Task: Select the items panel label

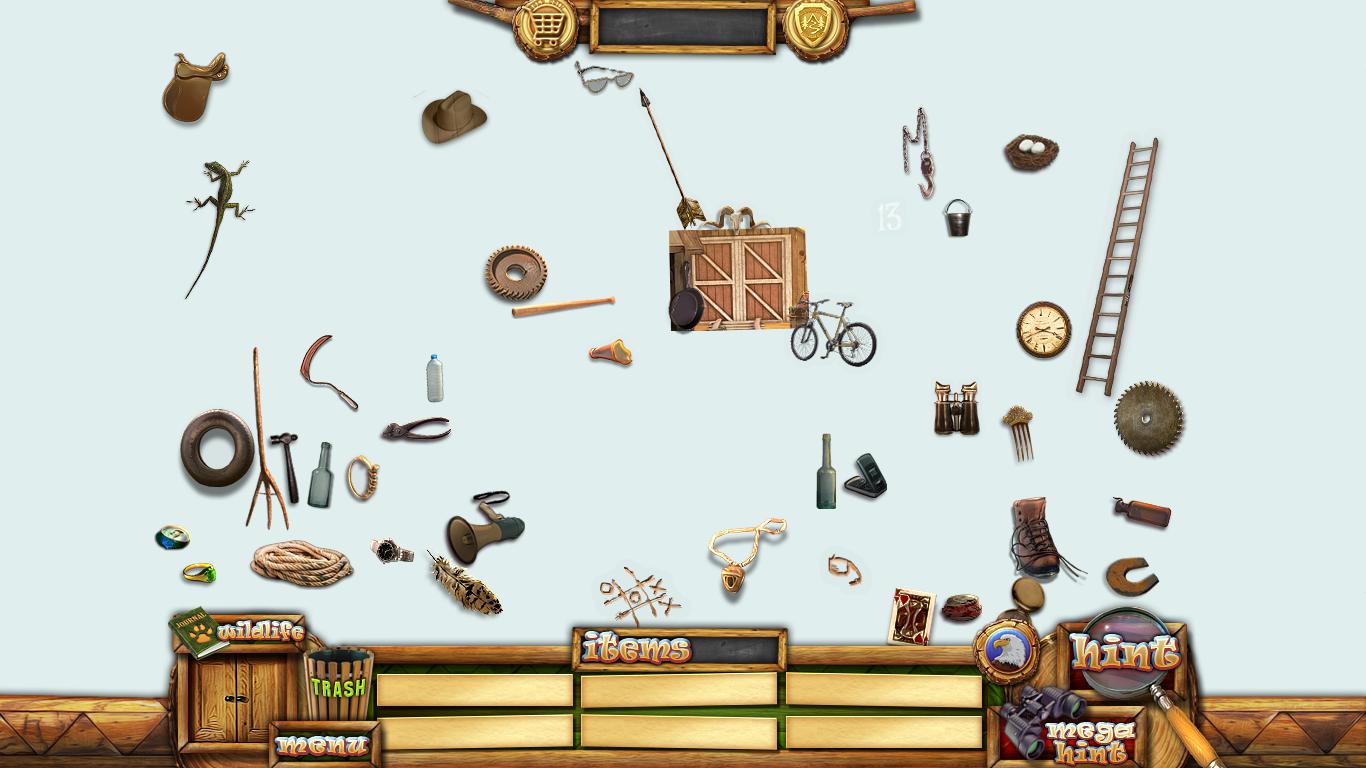Action: [637, 649]
